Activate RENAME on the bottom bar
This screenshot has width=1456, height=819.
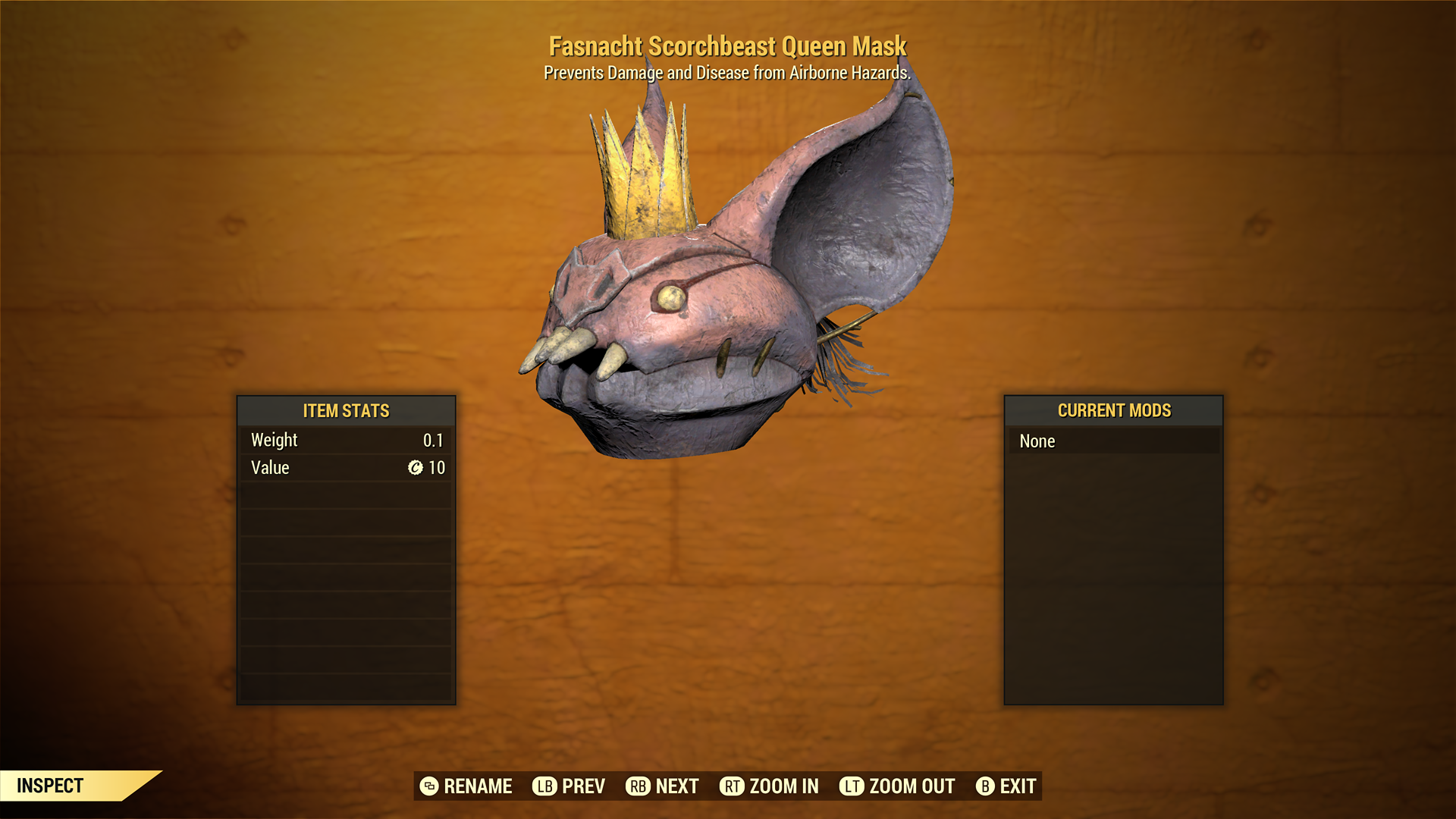point(478,786)
